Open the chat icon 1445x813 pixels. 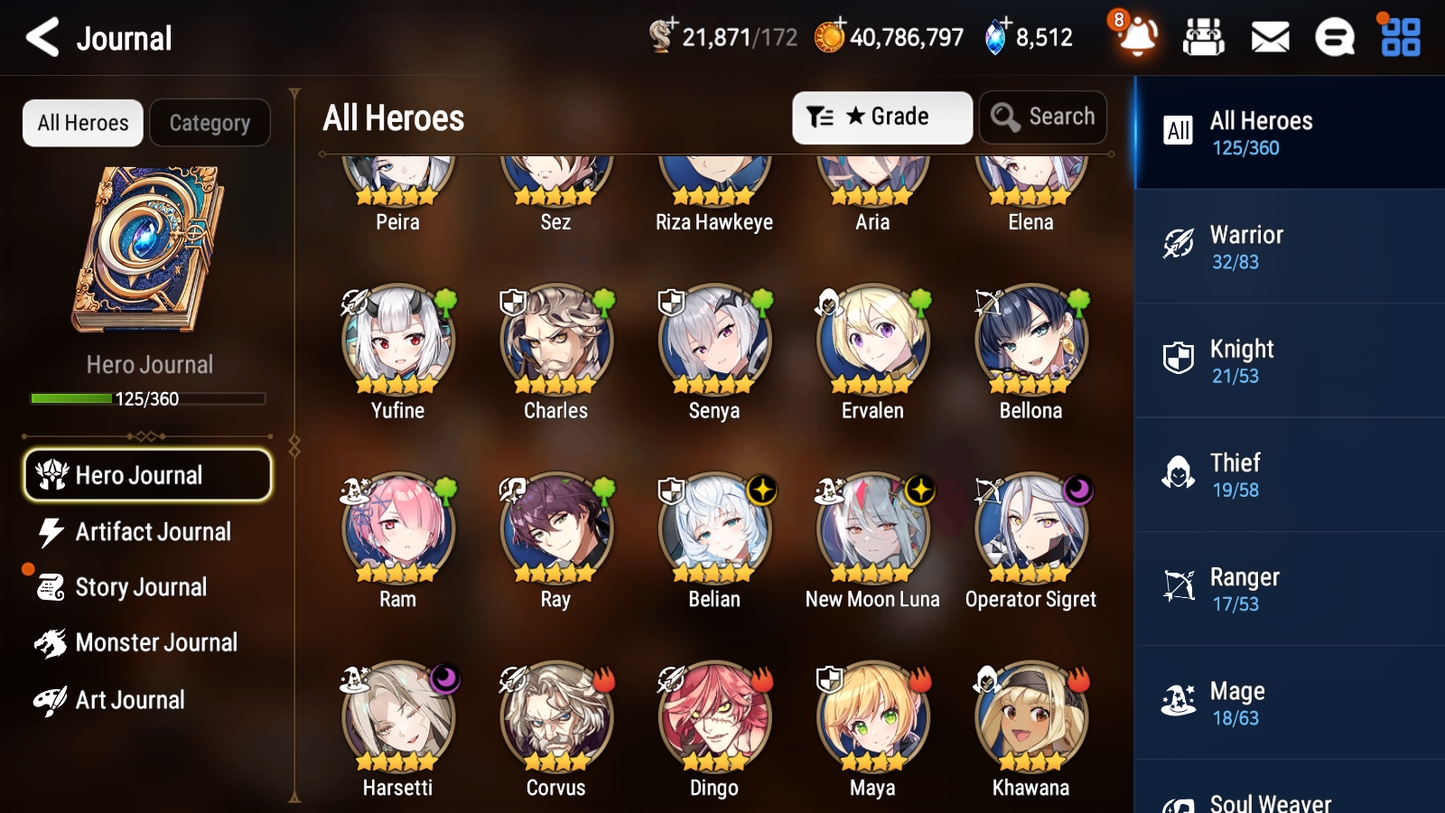pos(1334,36)
